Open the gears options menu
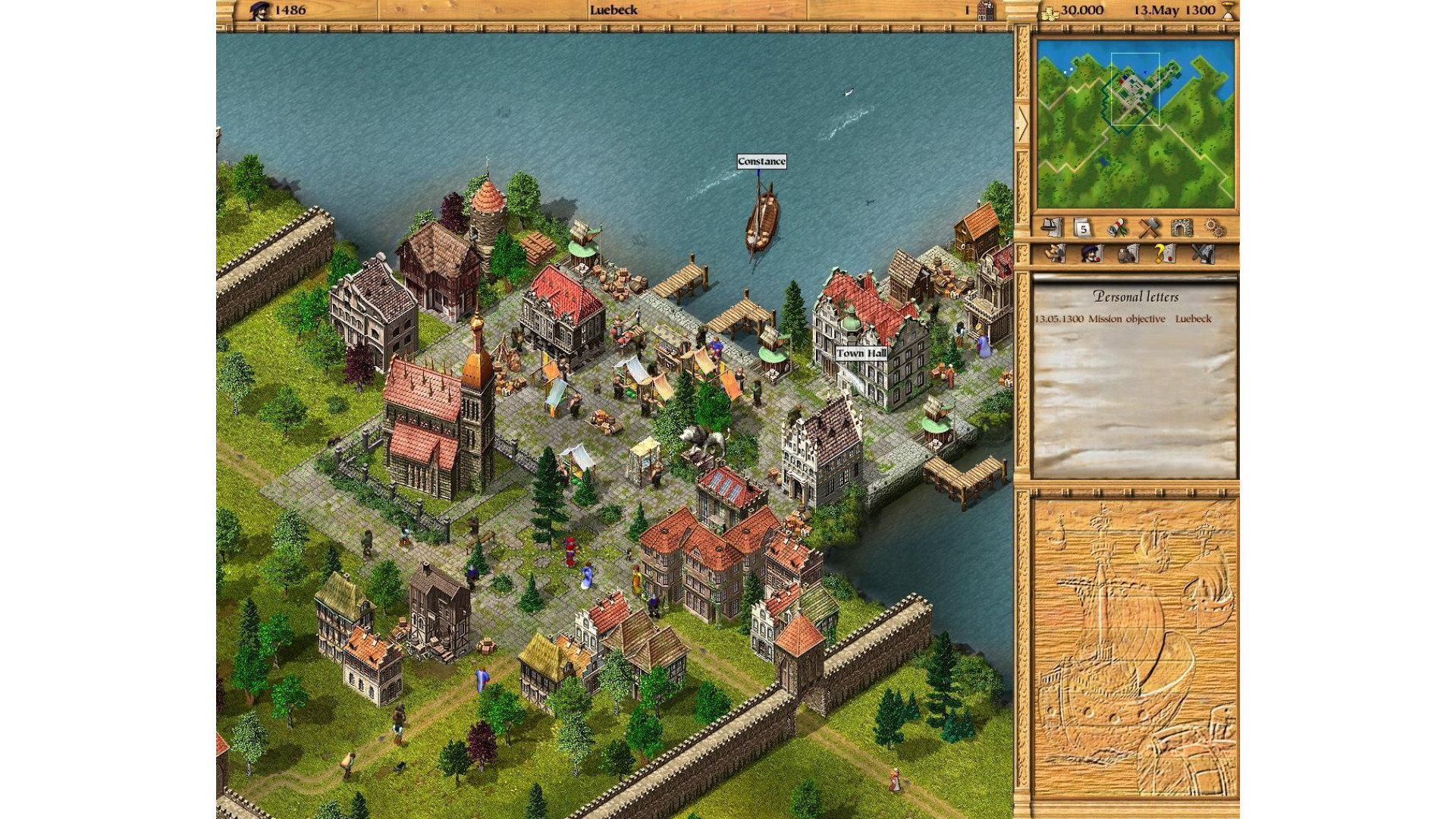The height and width of the screenshot is (819, 1456). pyautogui.click(x=1215, y=227)
